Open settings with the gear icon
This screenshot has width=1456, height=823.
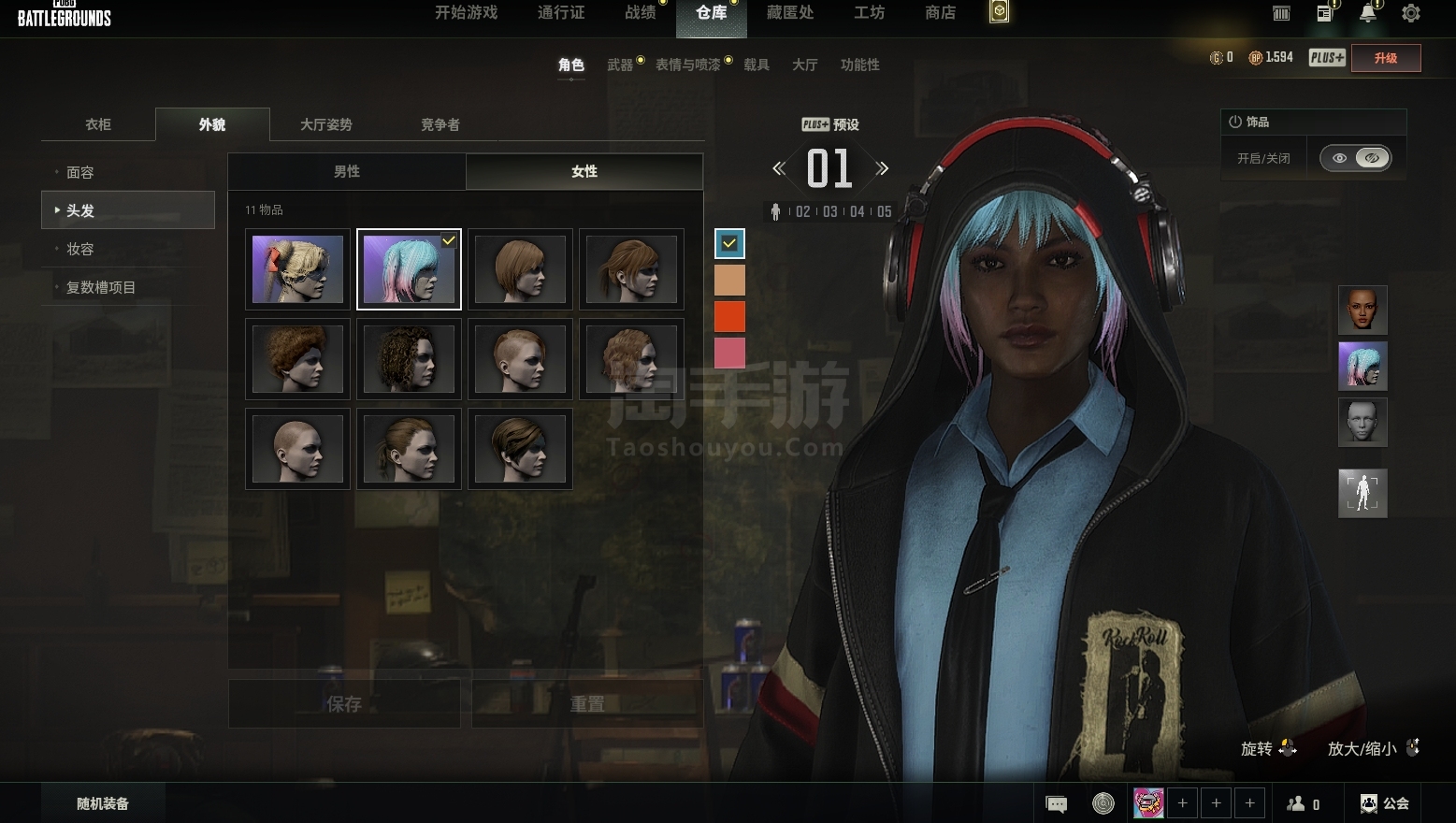coord(1410,13)
